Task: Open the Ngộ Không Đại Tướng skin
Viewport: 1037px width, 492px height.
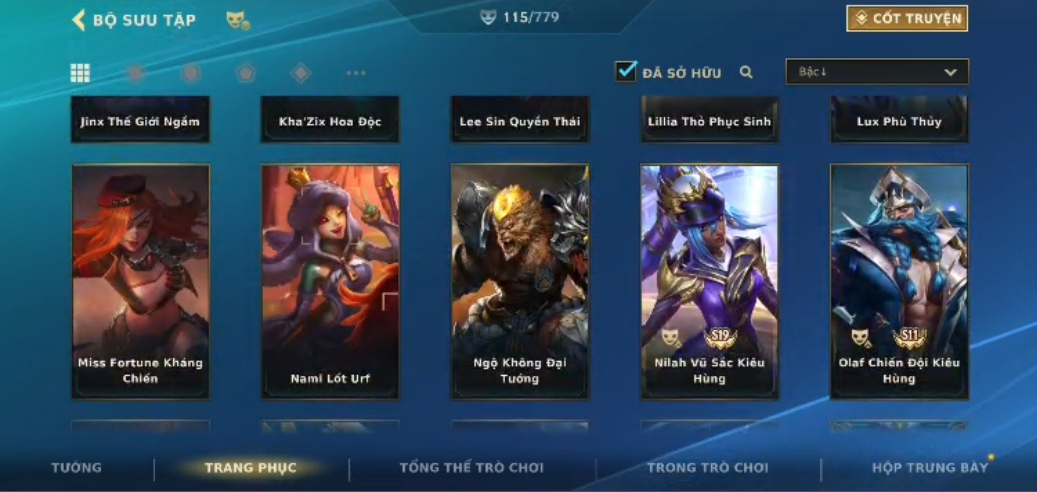Action: pos(519,282)
